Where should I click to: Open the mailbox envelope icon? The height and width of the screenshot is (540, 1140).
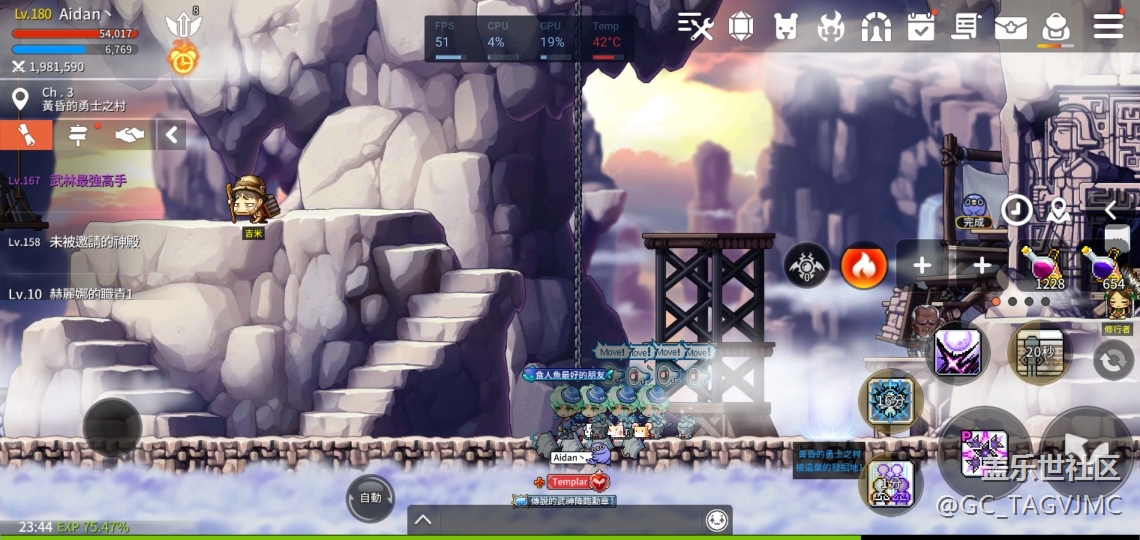tap(1010, 27)
